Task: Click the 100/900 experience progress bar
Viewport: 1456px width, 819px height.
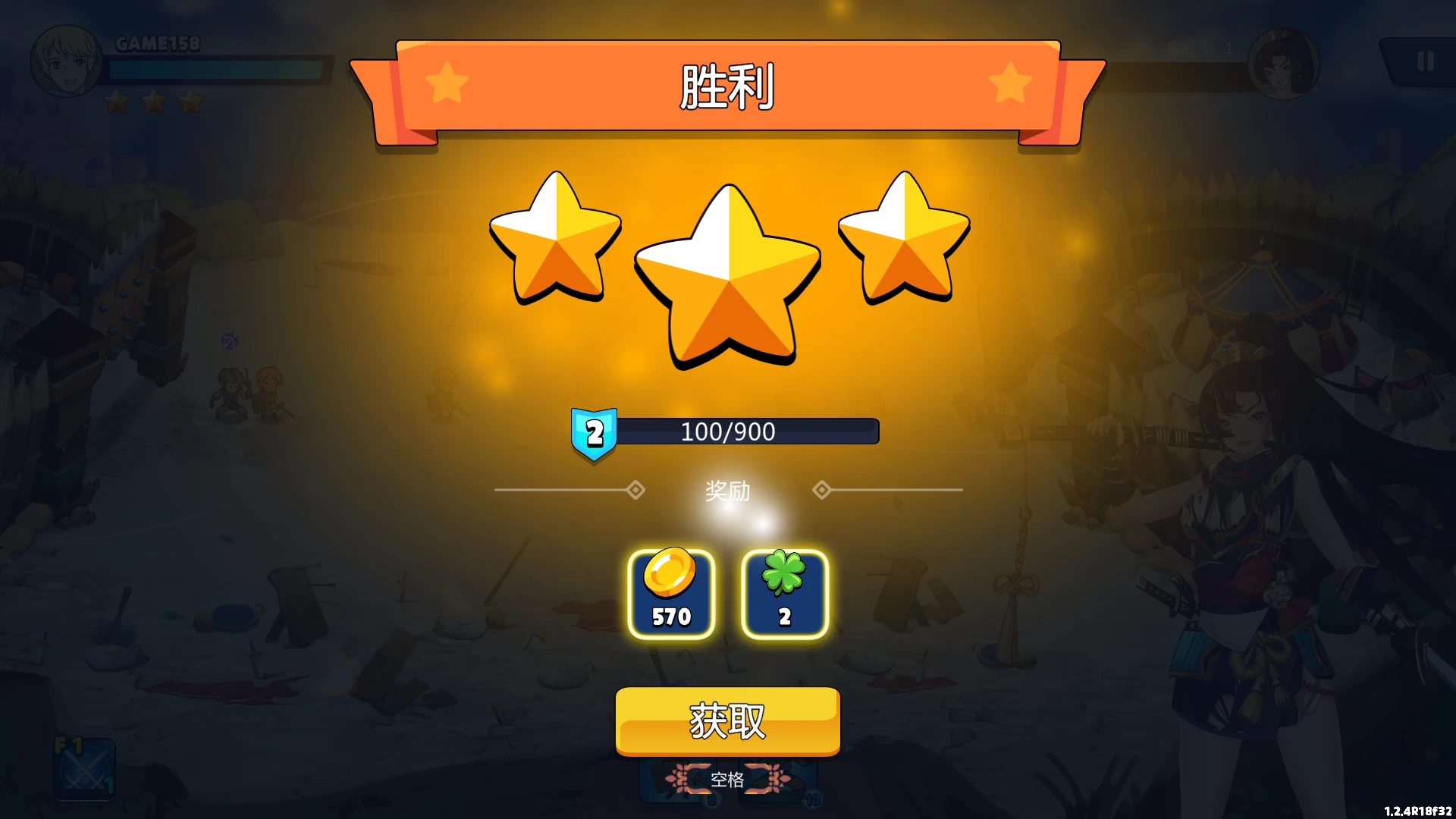Action: tap(747, 431)
